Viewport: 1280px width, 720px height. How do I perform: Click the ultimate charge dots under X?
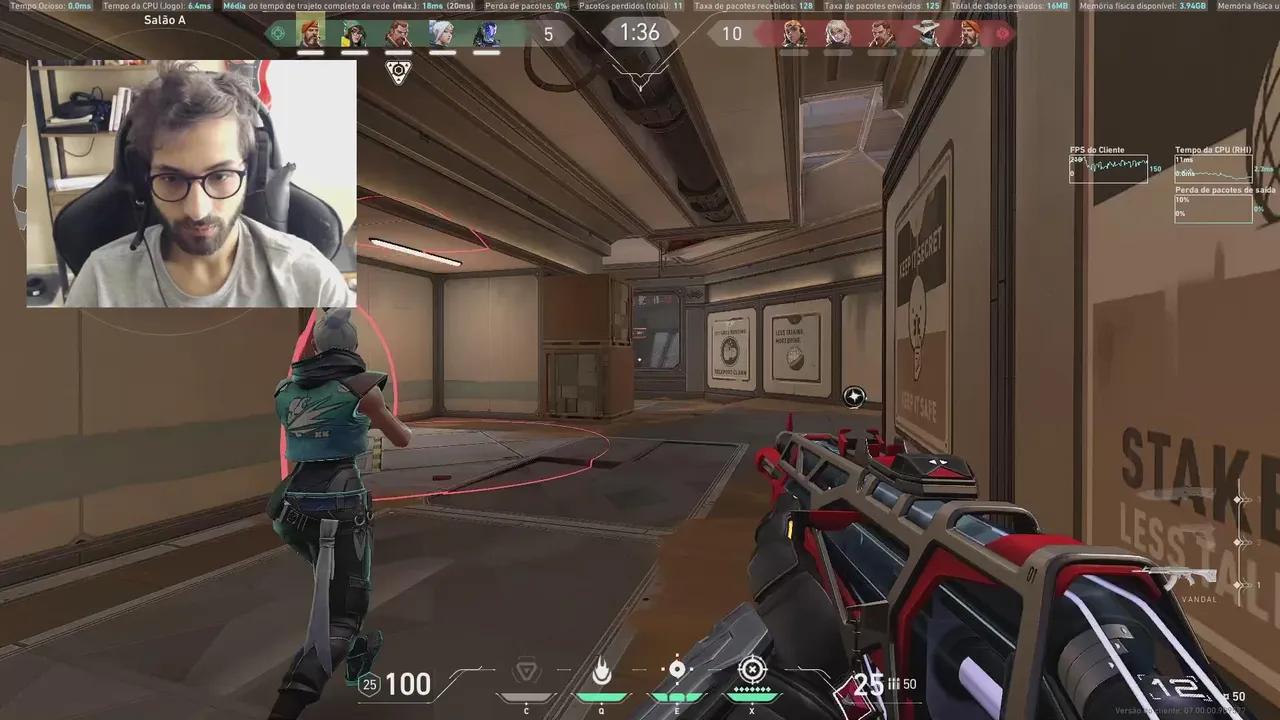[752, 688]
